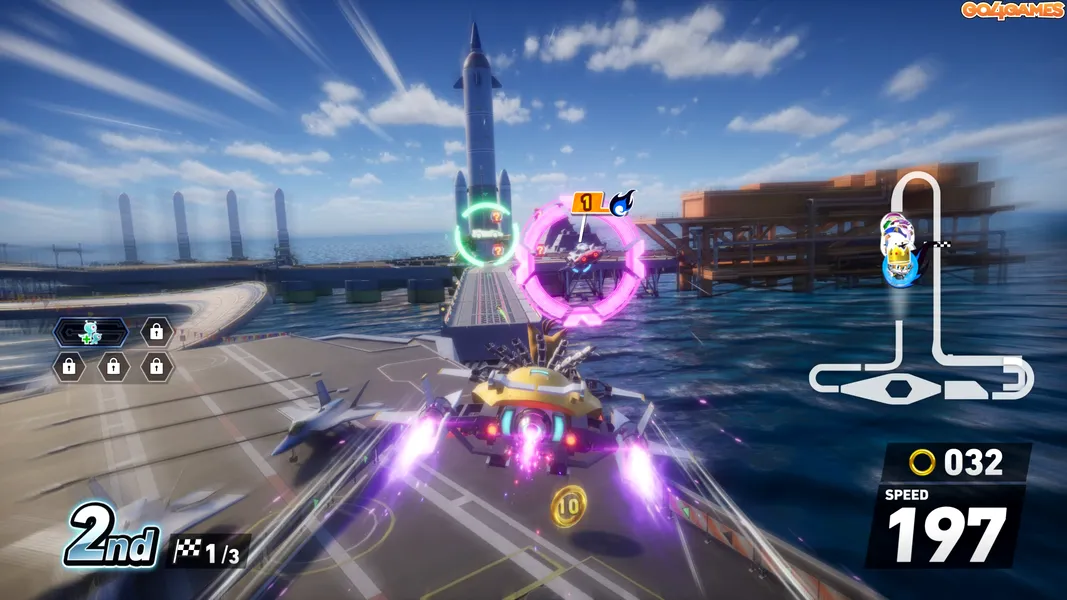Select the equipped blue creature gadget slot
The height and width of the screenshot is (600, 1067).
click(91, 332)
